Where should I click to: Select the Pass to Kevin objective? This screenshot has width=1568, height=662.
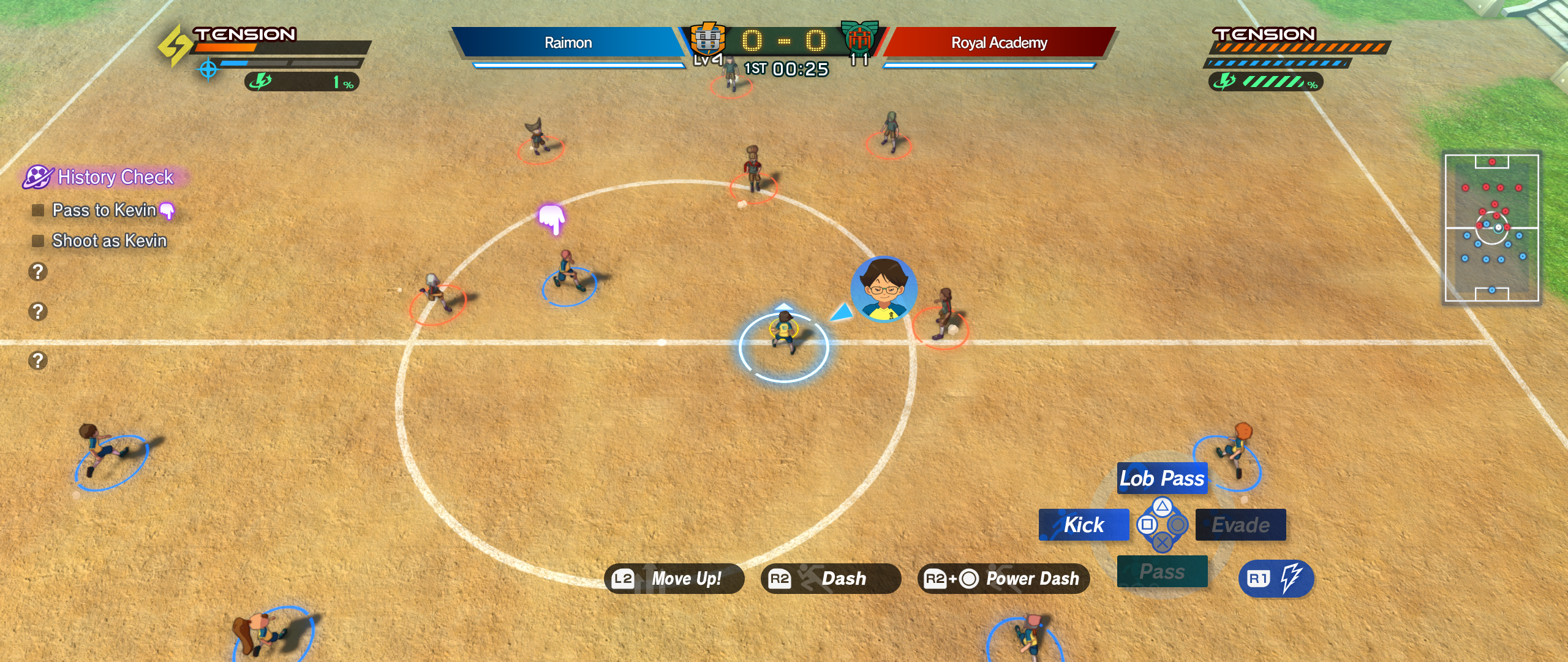coord(104,210)
